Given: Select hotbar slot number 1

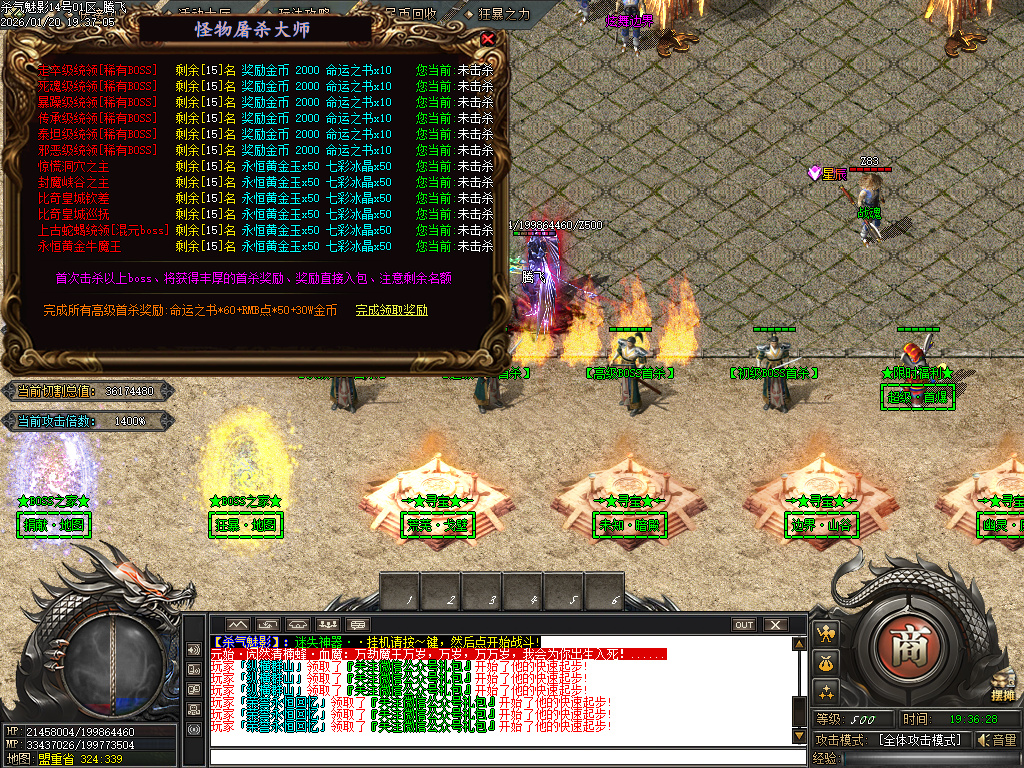Looking at the screenshot, I should coord(400,591).
